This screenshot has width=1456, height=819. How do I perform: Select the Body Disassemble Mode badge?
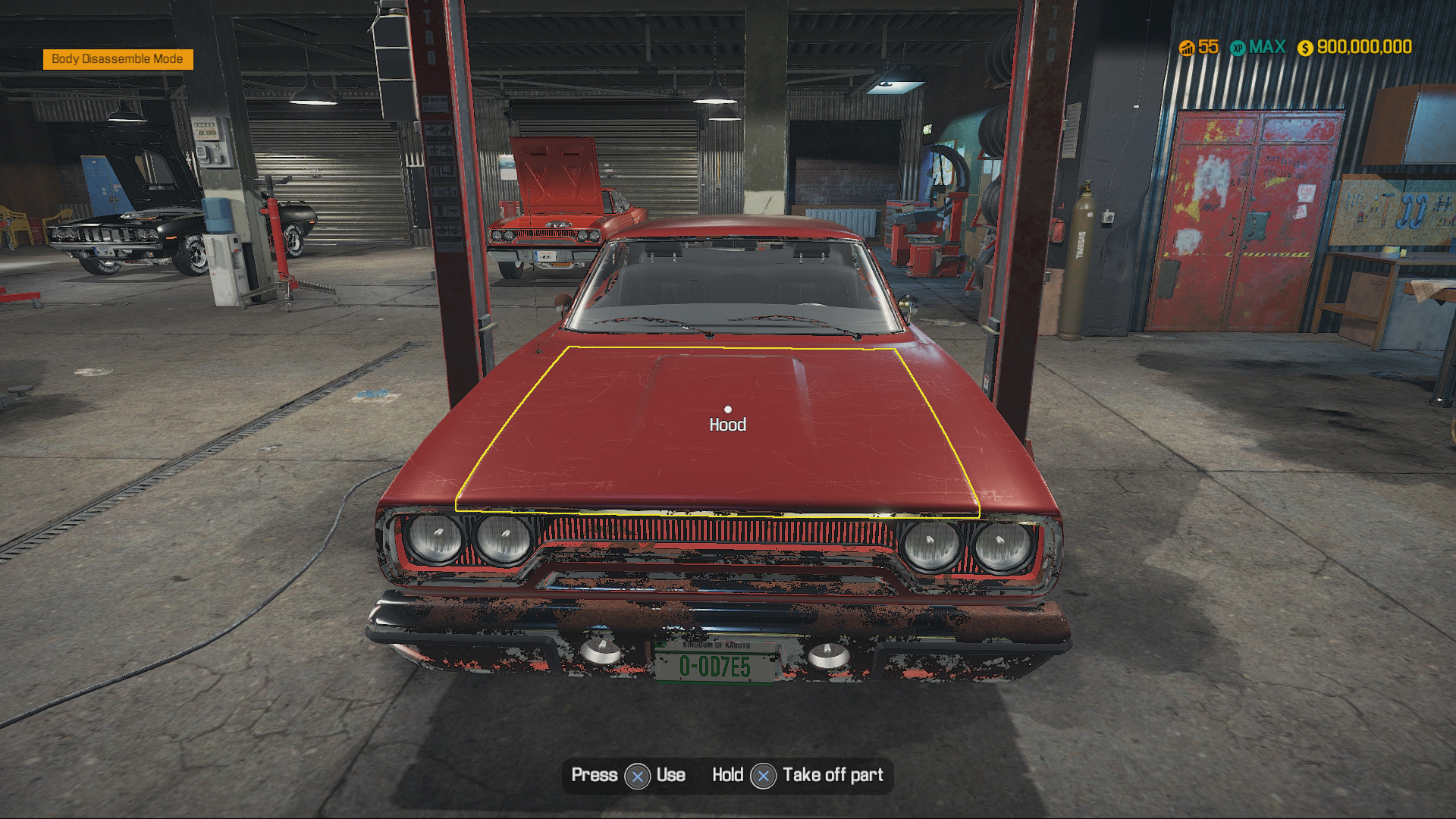(x=118, y=58)
